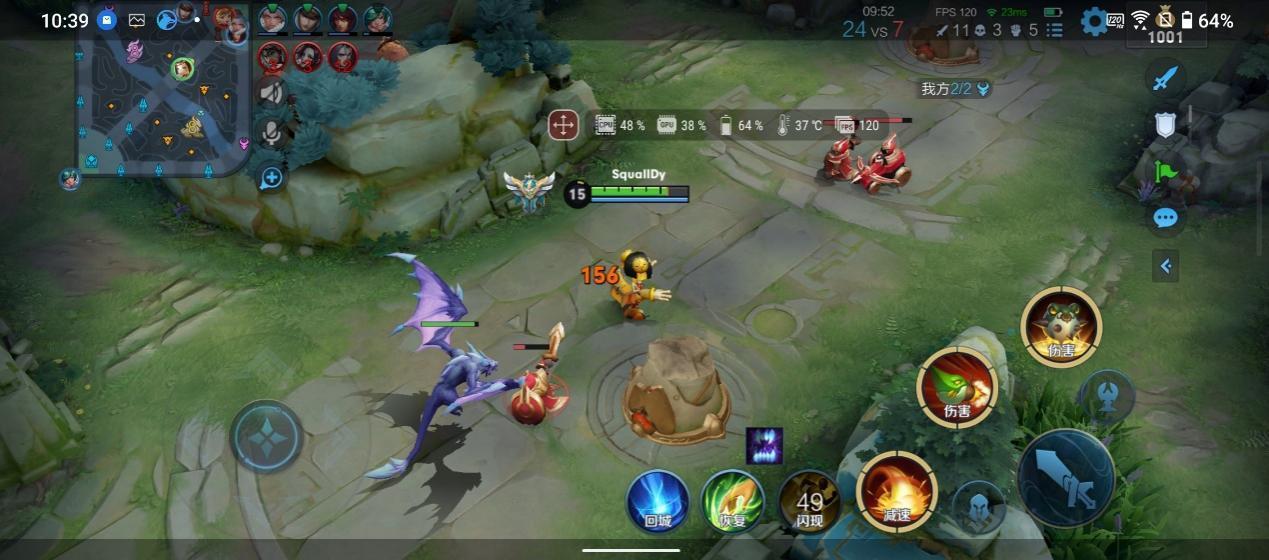This screenshot has height=560, width=1269.
Task: Tap the target-minion helmet button
Action: (977, 508)
